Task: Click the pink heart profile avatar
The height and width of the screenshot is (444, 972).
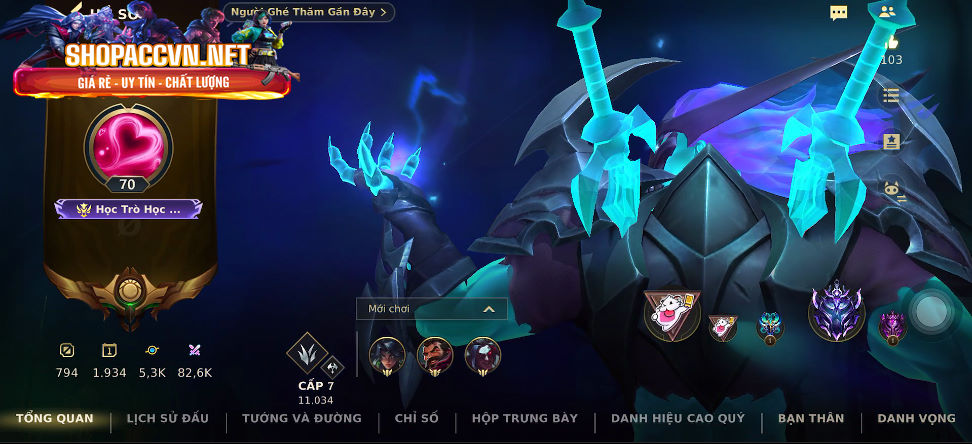Action: click(127, 143)
